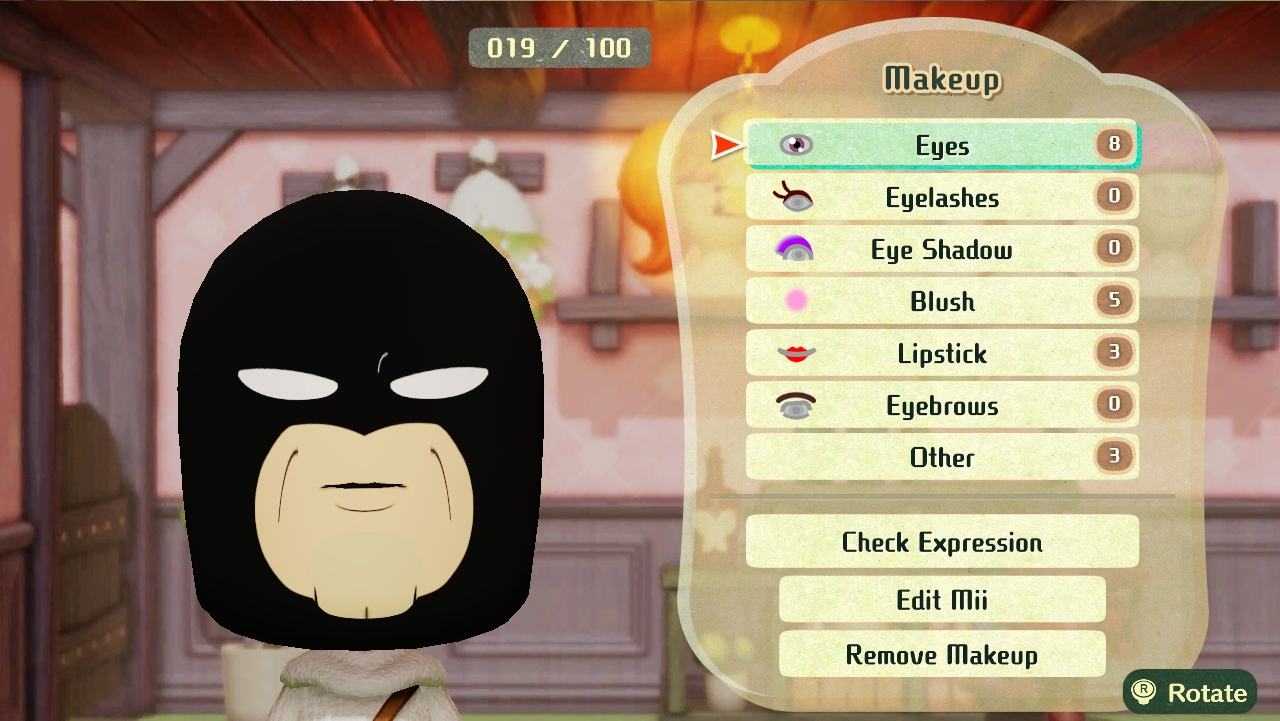
Task: Click the eye icon on the Eyes row
Action: coord(795,145)
